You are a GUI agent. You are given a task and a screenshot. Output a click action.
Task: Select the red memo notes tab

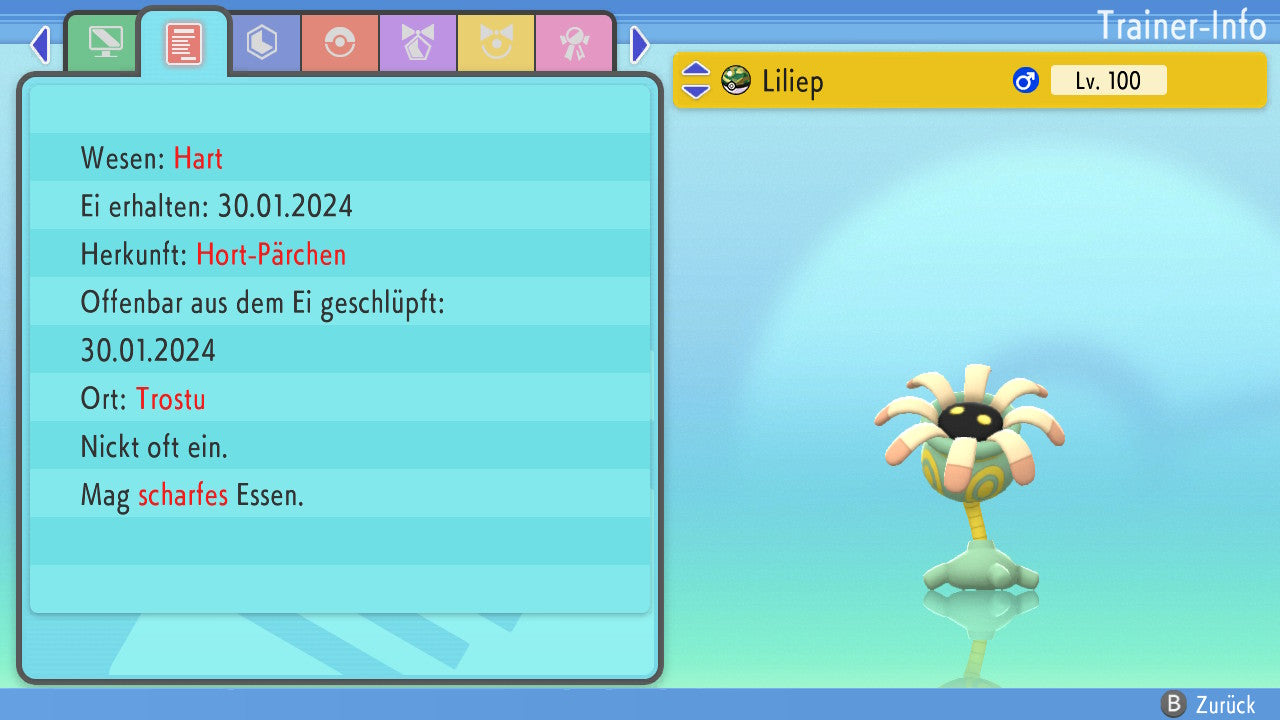coord(184,43)
